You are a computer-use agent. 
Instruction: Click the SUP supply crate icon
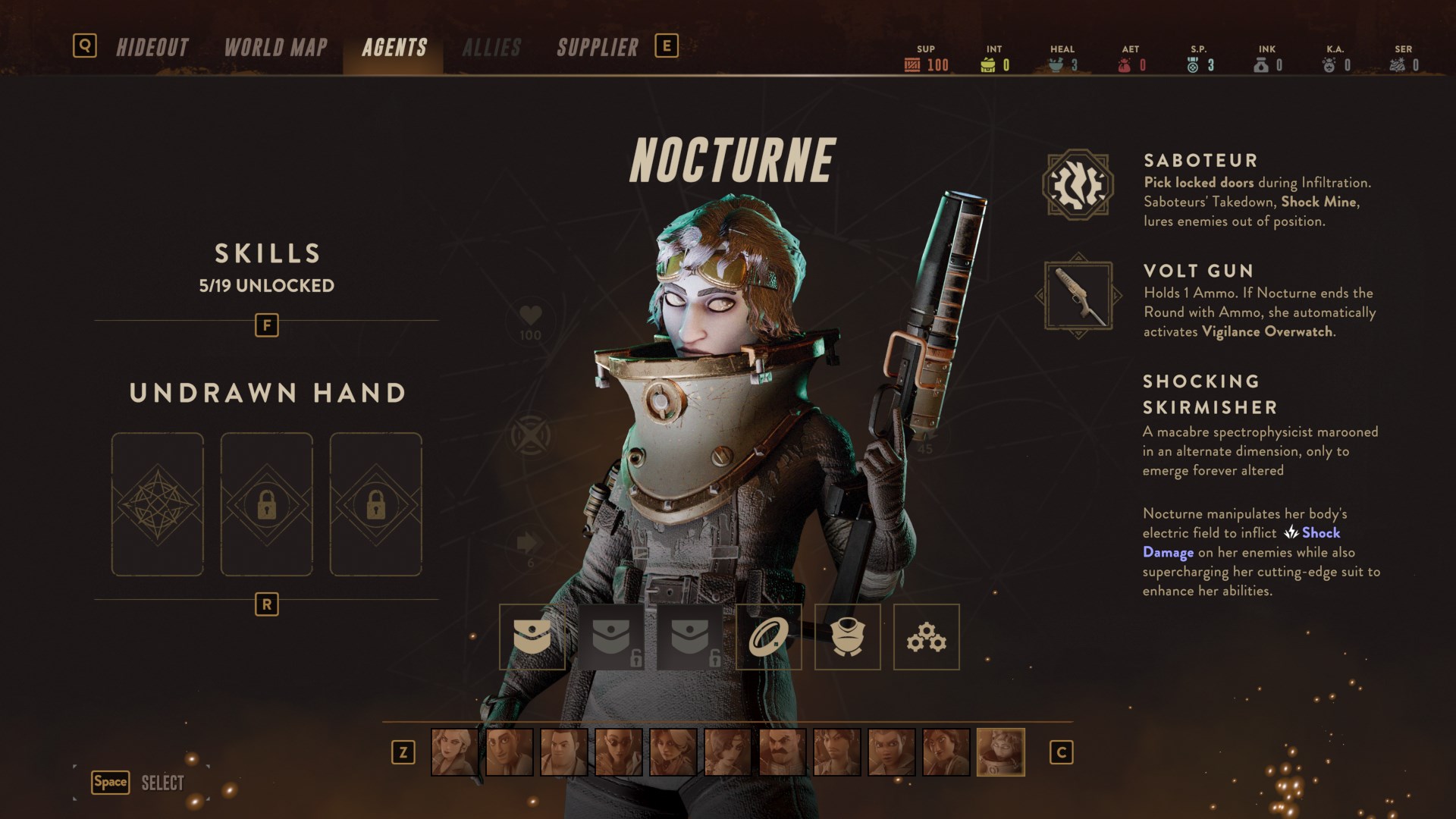tap(912, 64)
